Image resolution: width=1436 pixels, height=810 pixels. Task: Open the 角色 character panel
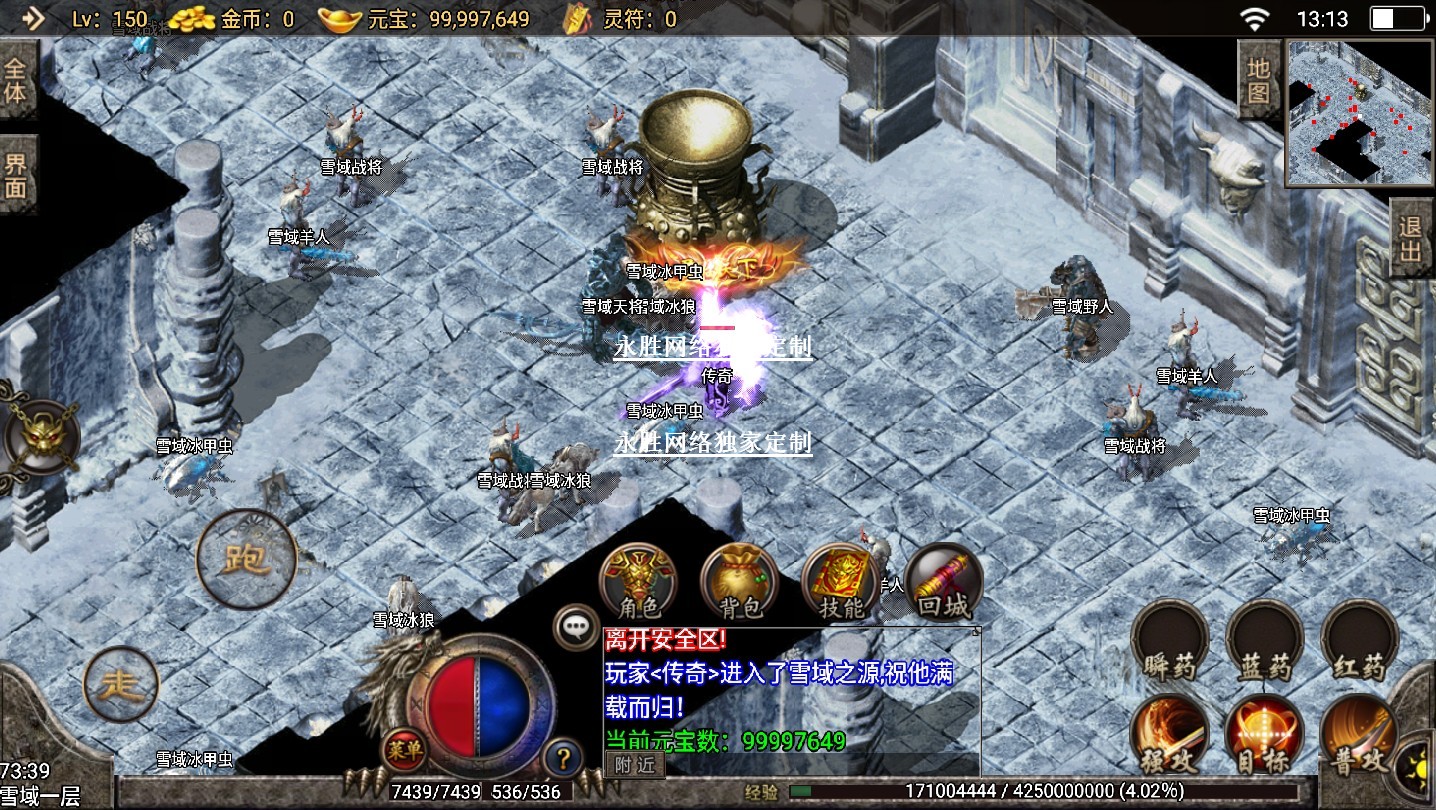(637, 583)
